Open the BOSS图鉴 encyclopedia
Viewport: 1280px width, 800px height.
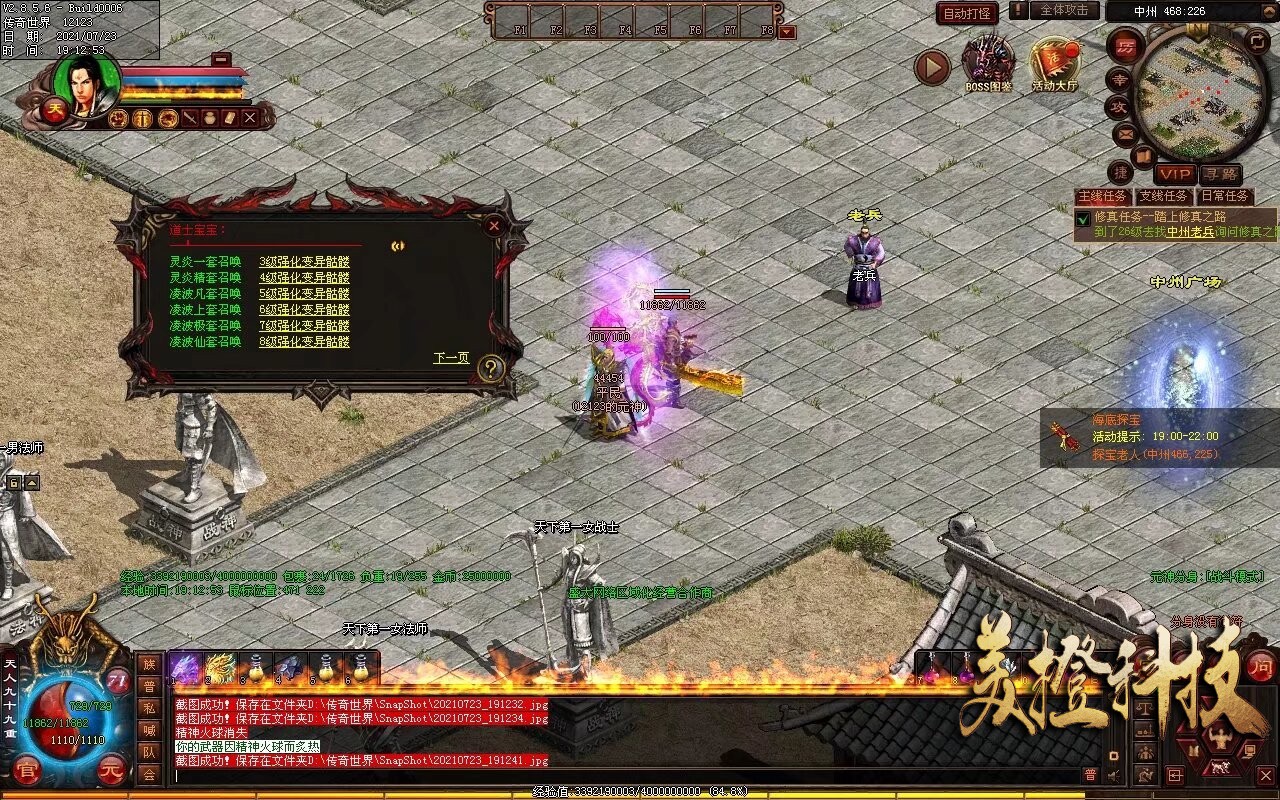[988, 65]
